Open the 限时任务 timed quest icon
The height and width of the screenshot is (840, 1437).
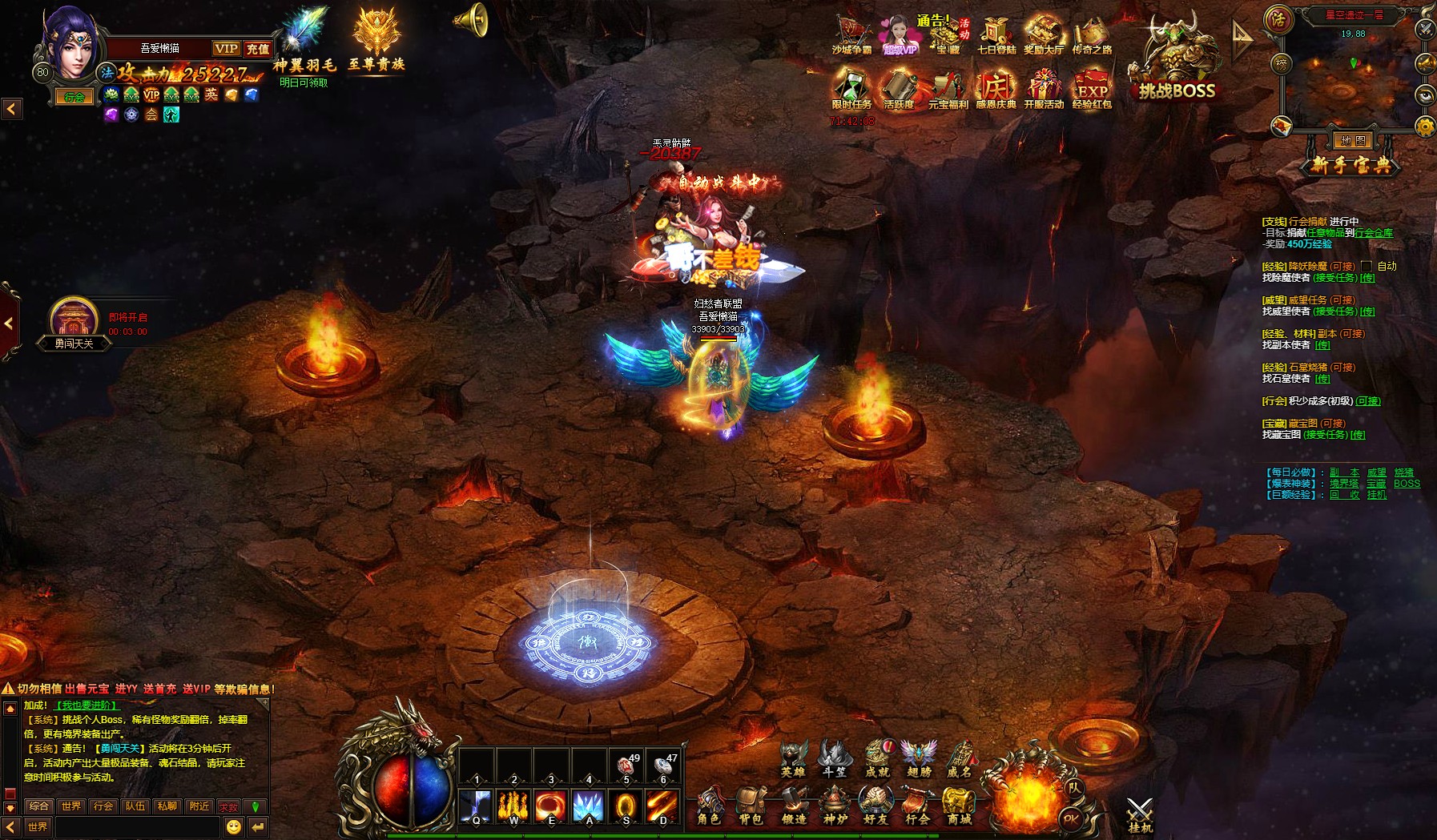pyautogui.click(x=851, y=88)
